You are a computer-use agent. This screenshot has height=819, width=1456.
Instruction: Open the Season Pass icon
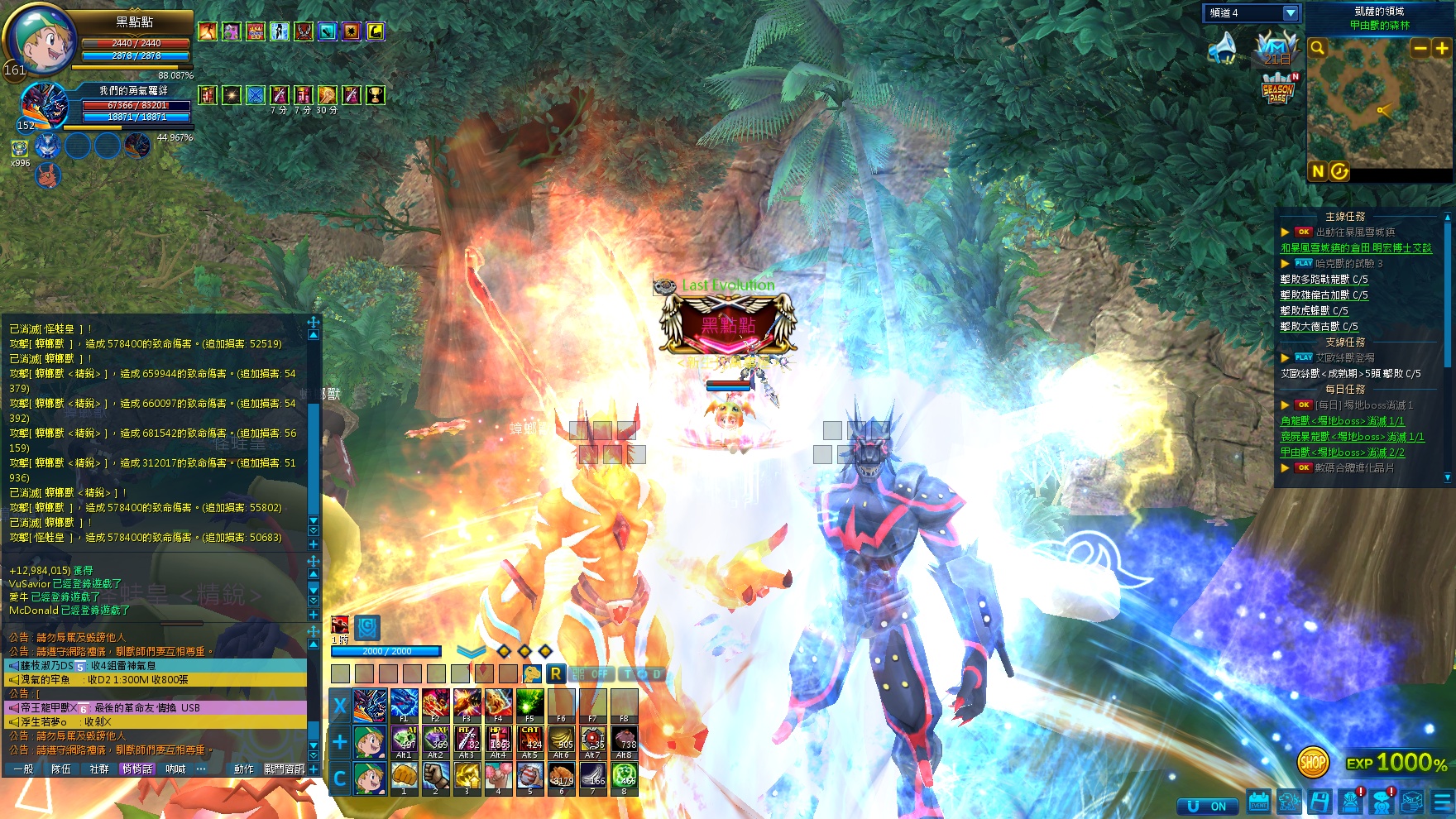(1278, 88)
